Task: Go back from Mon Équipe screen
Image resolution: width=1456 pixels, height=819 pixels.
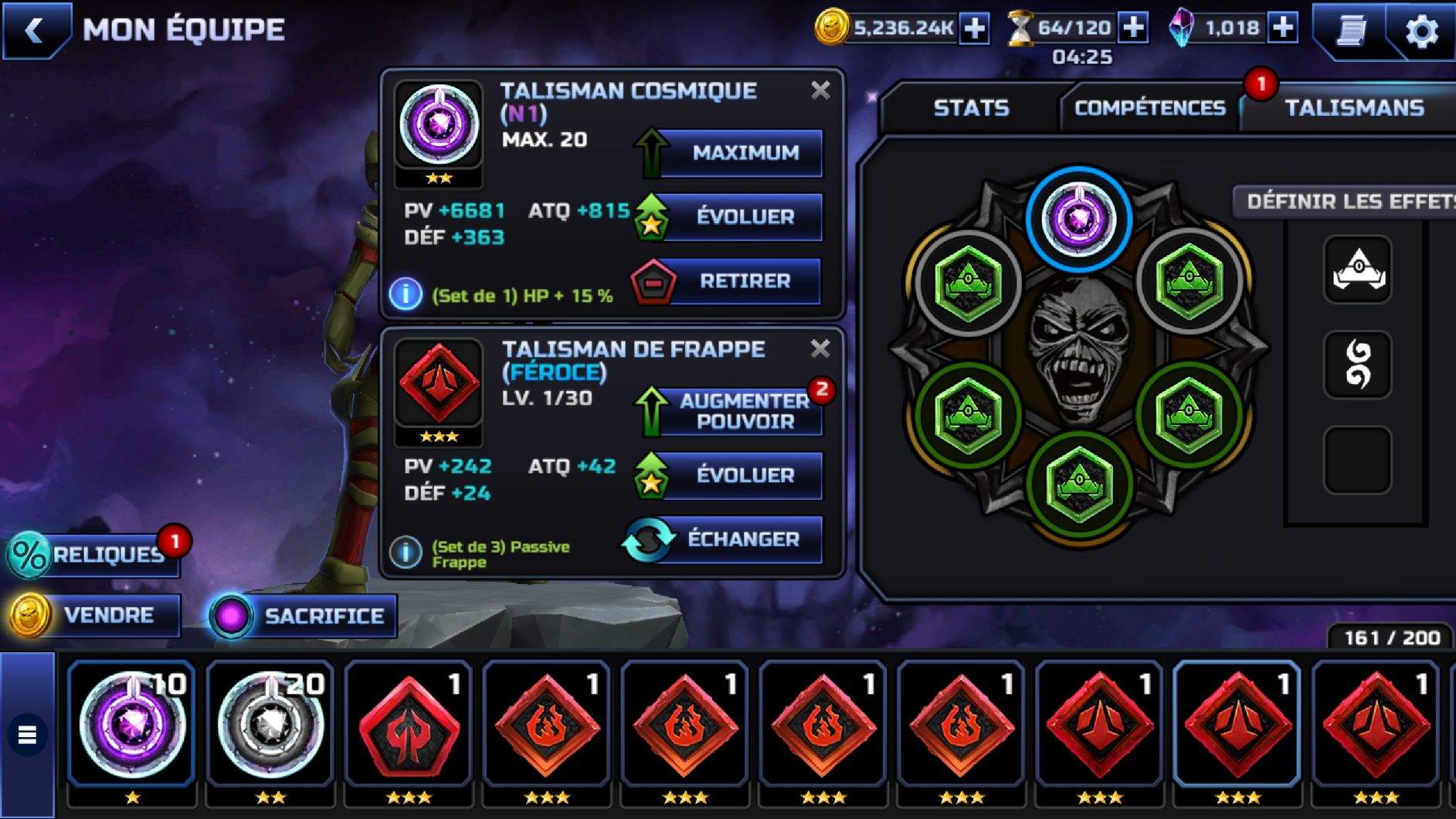Action: coord(35,31)
